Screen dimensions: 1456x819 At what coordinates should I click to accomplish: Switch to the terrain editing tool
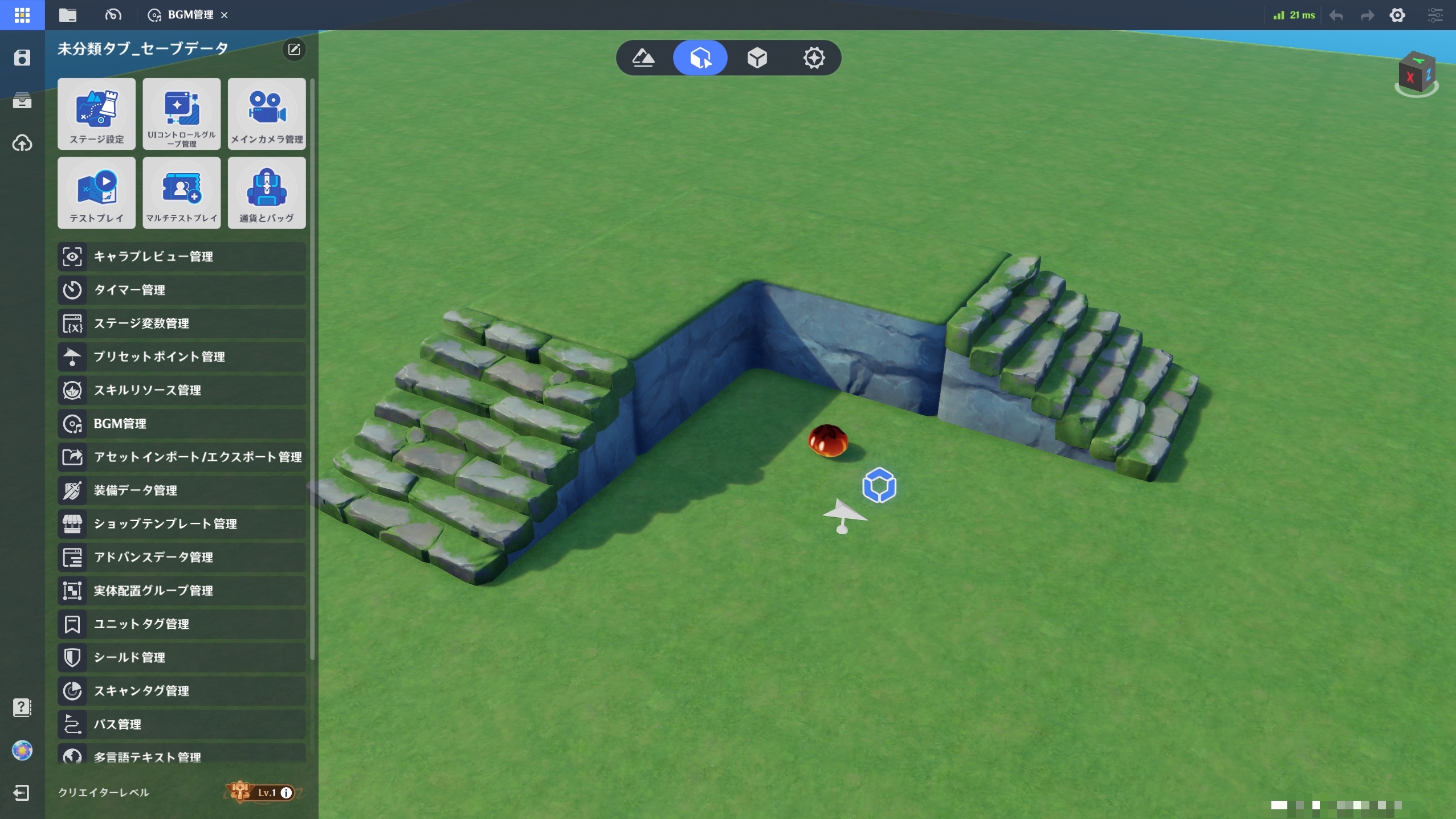pos(643,58)
